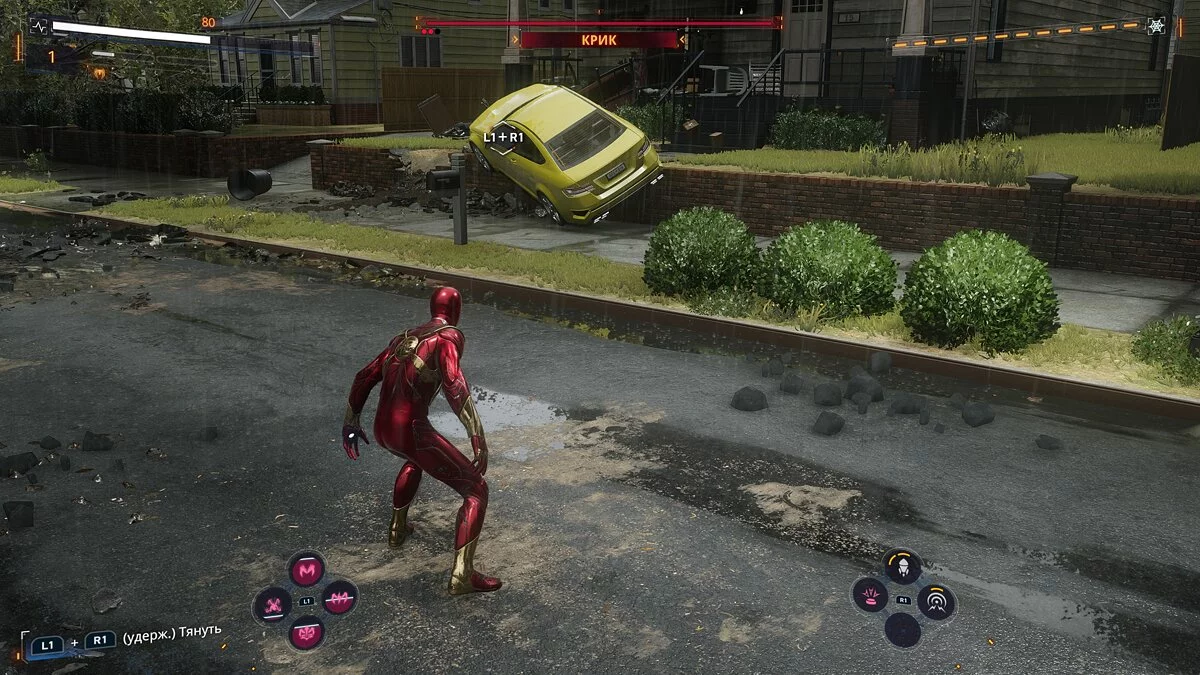Viewport: 1200px width, 675px height.
Task: Click the heartbeat health icon
Action: click(41, 26)
